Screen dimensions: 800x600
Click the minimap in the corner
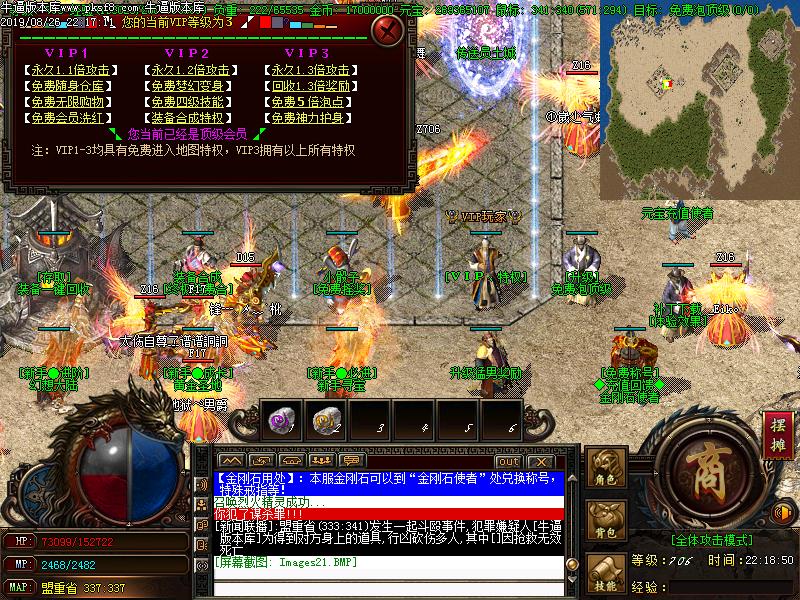pos(698,100)
